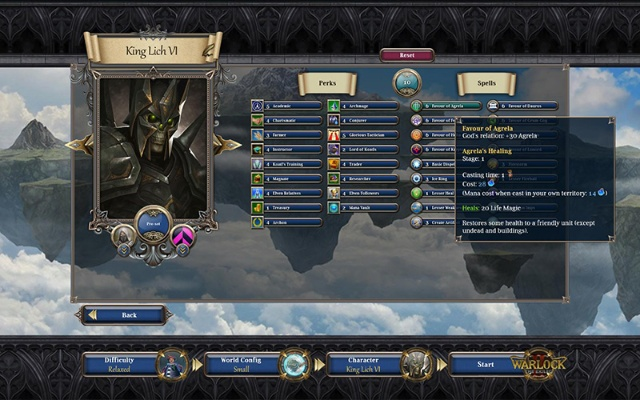Pick the Archmage perk
Image resolution: width=640 pixels, height=400 pixels.
click(367, 105)
